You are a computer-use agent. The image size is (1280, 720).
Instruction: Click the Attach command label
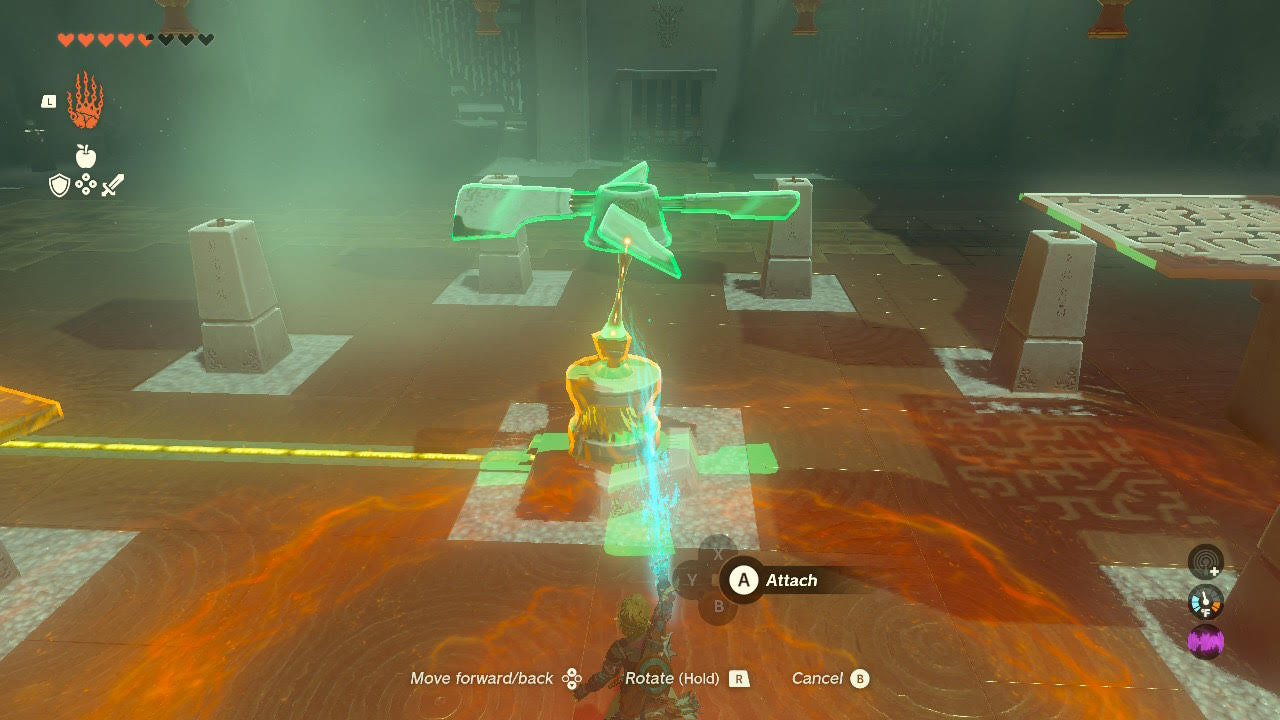[792, 580]
